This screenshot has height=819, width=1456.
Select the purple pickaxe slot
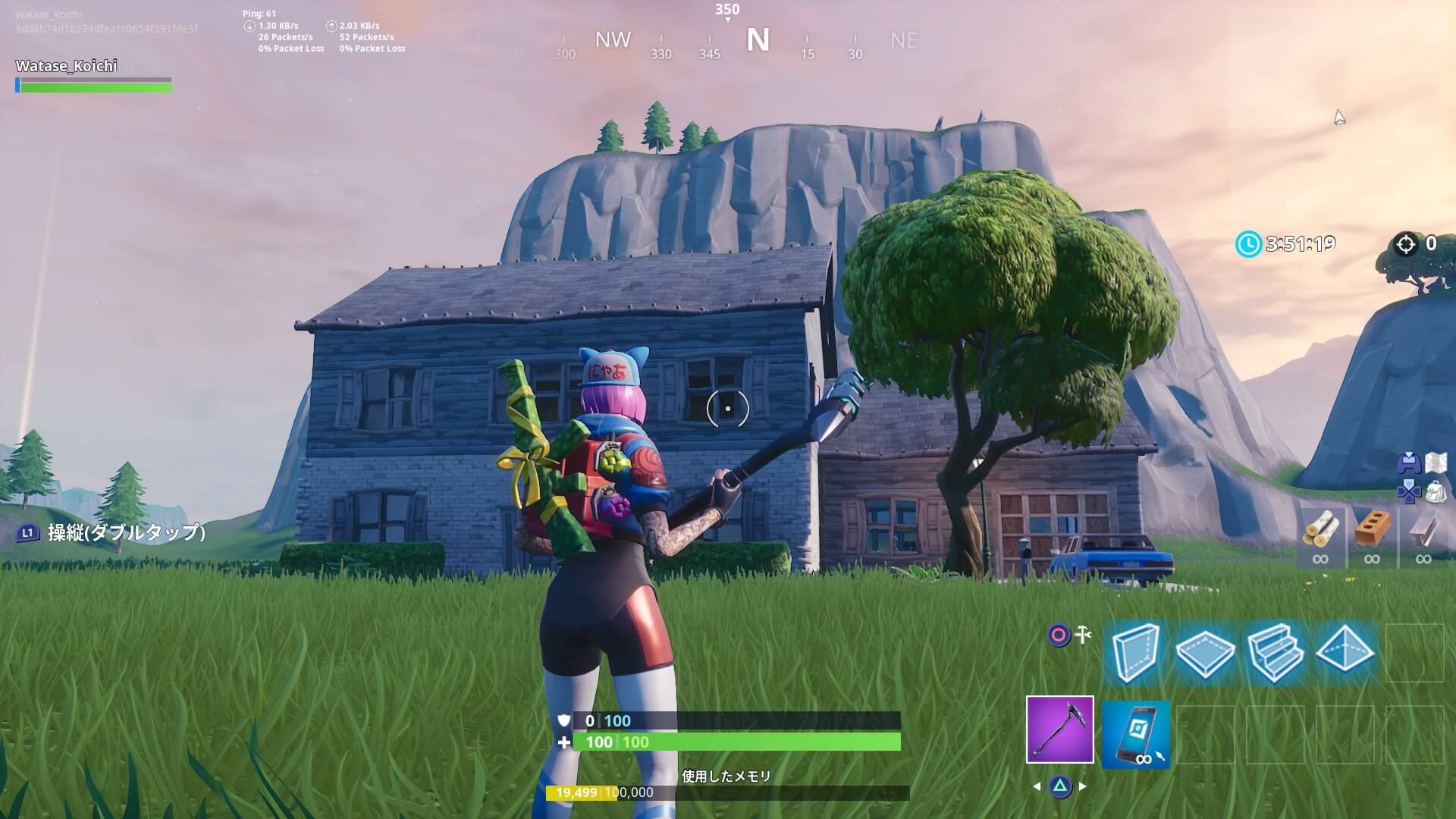[1059, 729]
